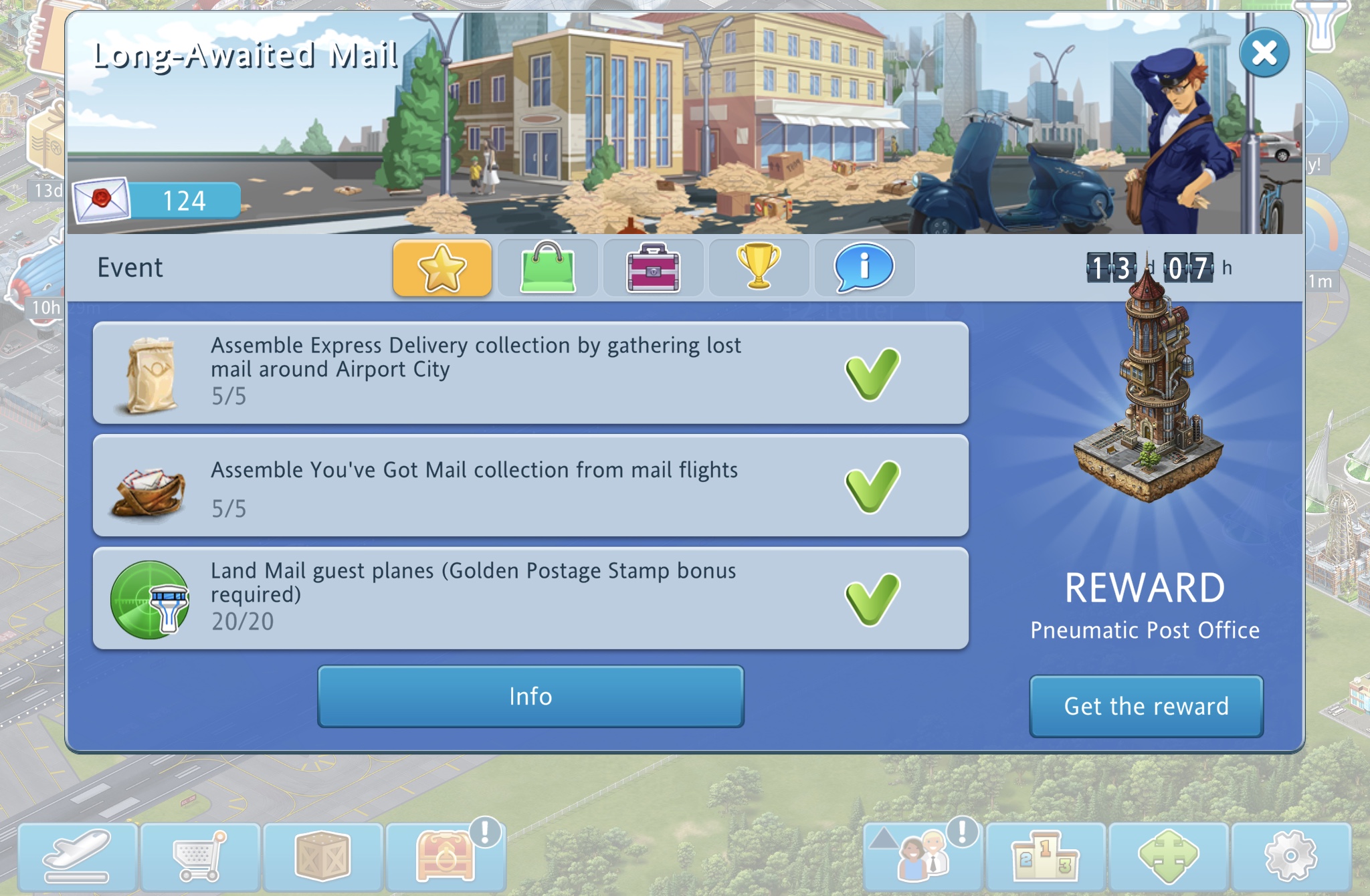This screenshot has height=896, width=1370.
Task: Claim the Pneumatic Post Office reward
Action: click(x=1146, y=706)
